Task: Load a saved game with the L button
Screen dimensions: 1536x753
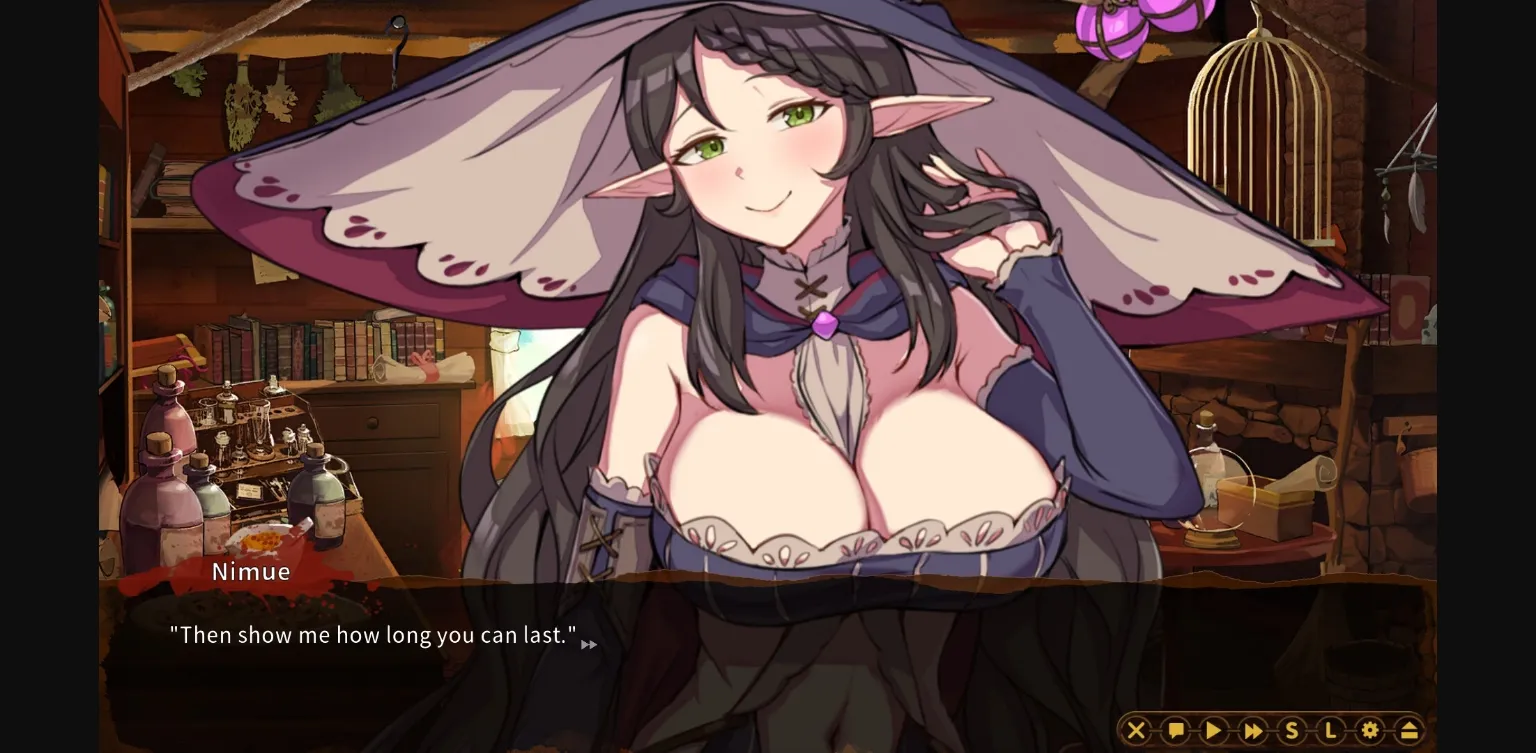Action: pyautogui.click(x=1330, y=730)
